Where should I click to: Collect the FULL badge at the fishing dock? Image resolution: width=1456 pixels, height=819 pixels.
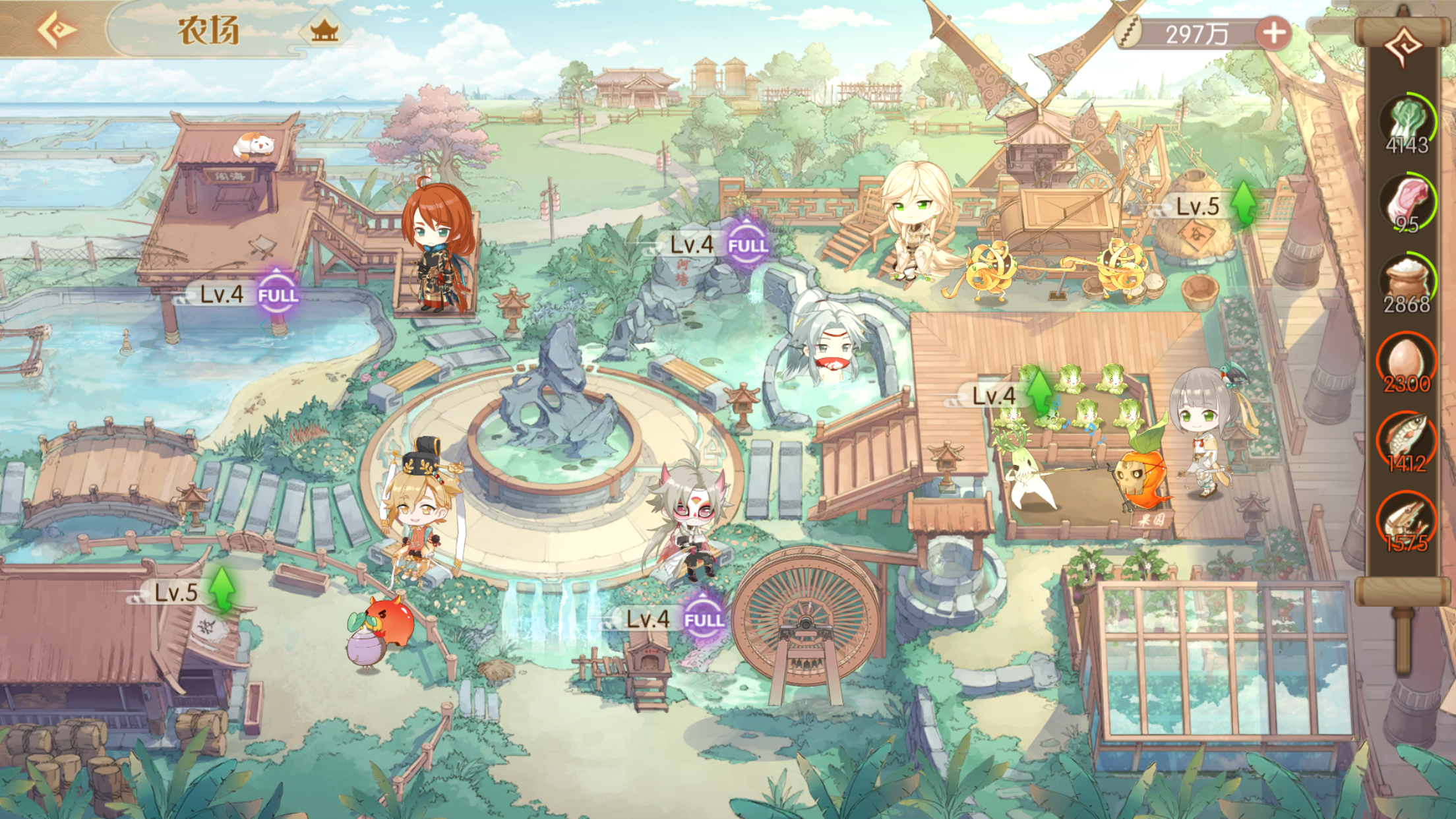coord(278,295)
